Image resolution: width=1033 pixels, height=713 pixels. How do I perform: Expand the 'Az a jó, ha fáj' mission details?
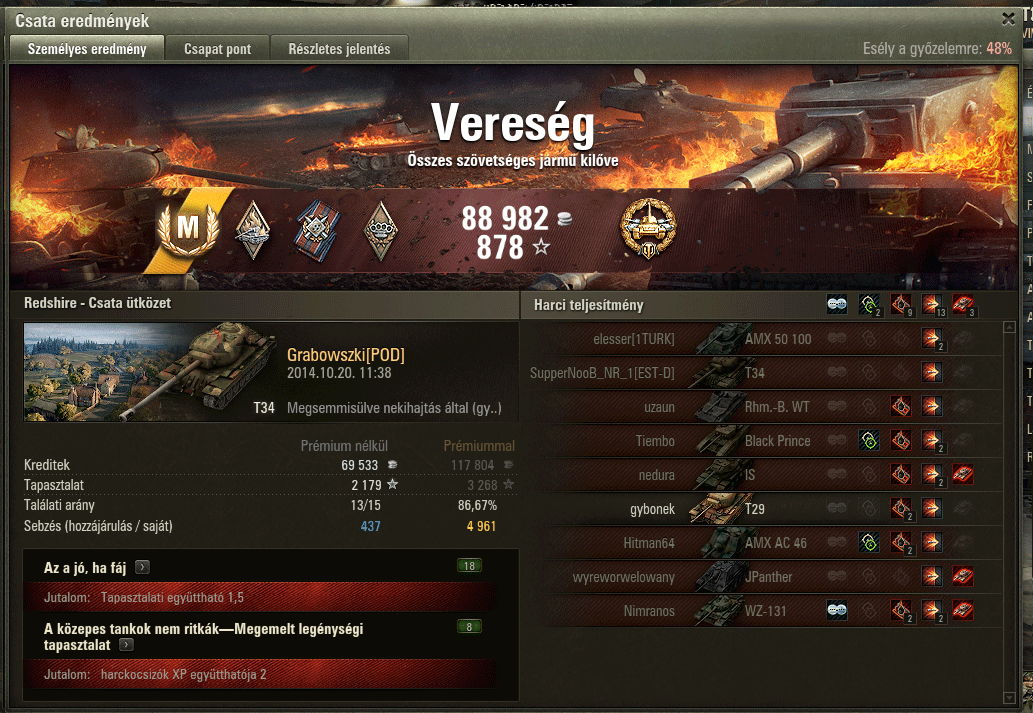(x=143, y=567)
